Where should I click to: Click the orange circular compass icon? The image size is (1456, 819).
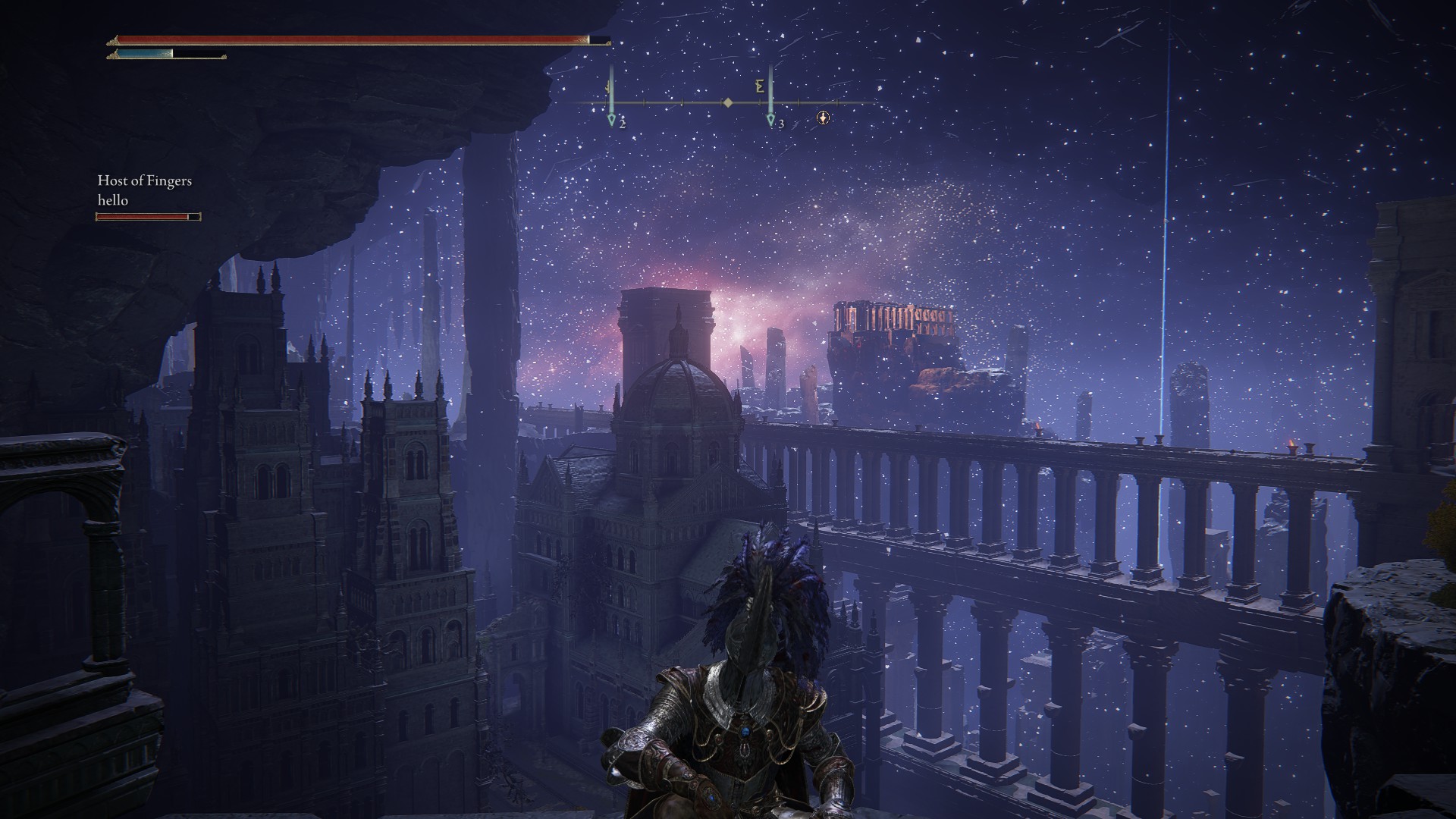point(824,118)
